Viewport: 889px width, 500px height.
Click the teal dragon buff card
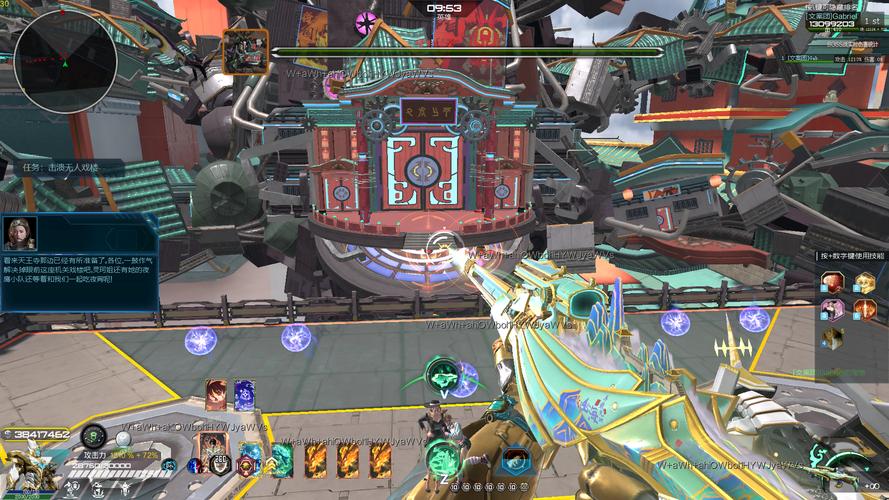[x=282, y=459]
